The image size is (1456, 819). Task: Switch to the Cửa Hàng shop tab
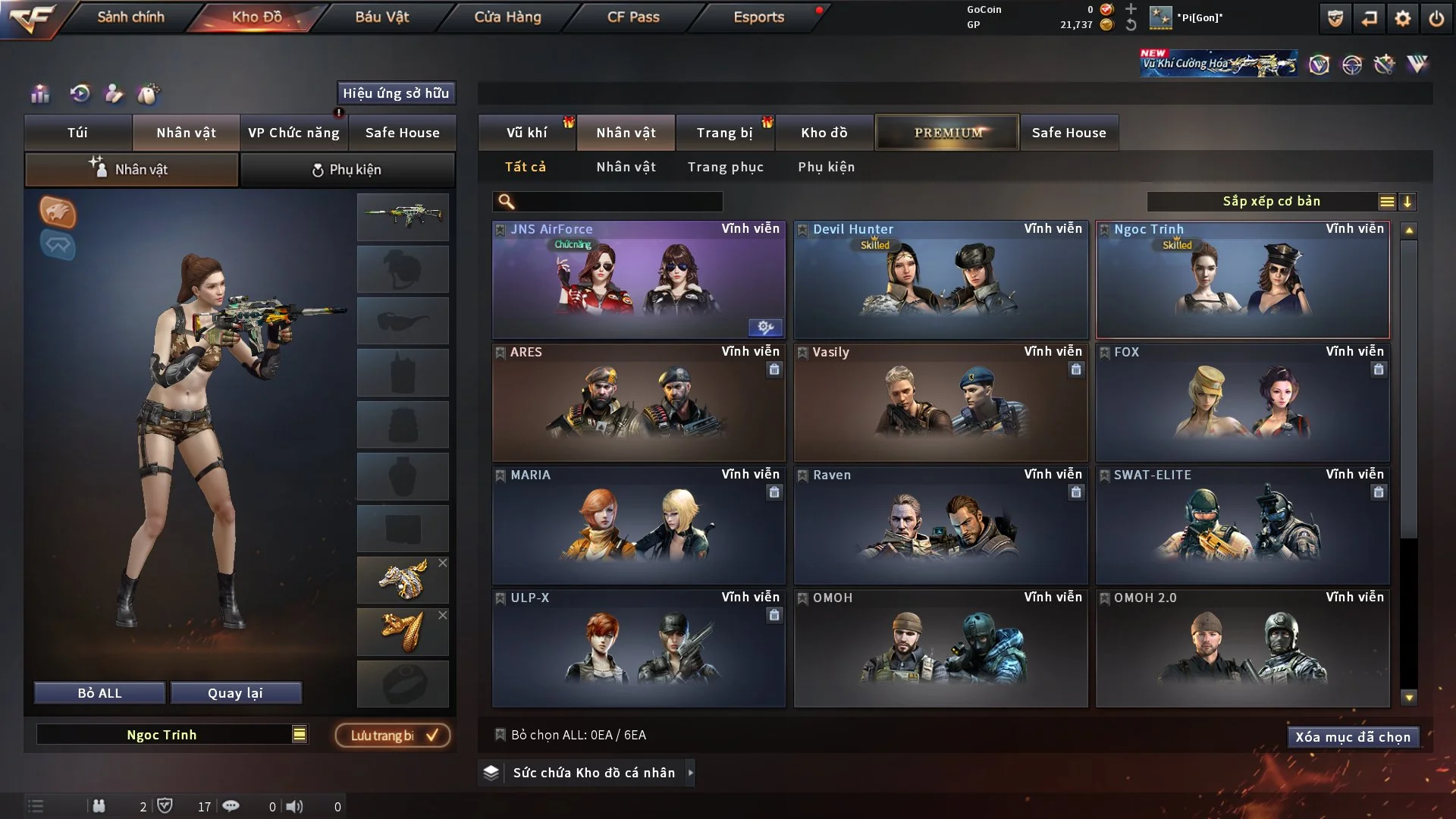click(507, 17)
